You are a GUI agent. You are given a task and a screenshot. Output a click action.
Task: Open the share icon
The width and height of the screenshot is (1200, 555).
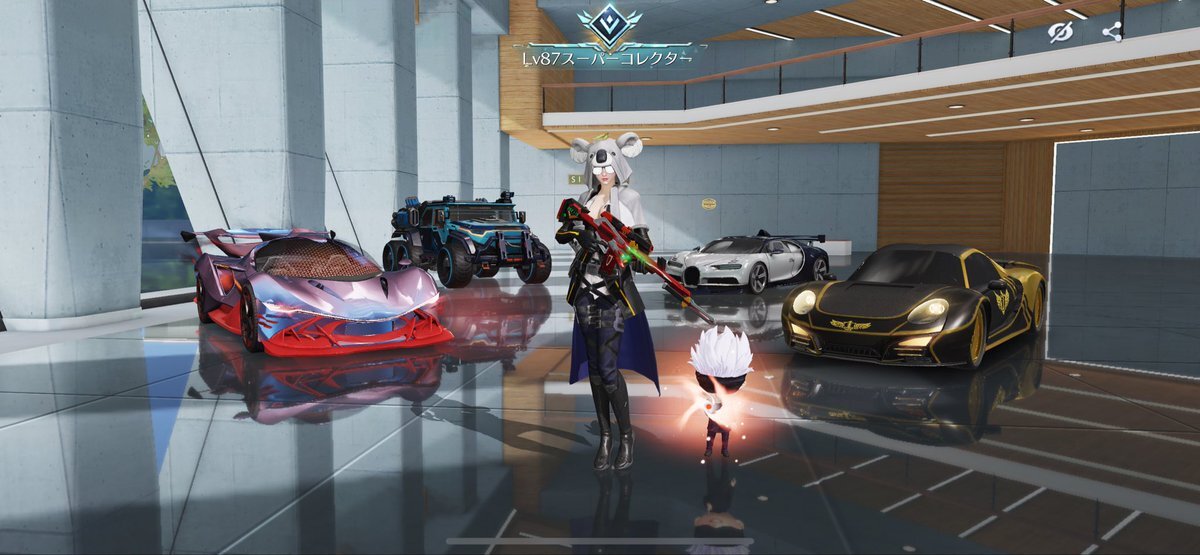click(1111, 32)
